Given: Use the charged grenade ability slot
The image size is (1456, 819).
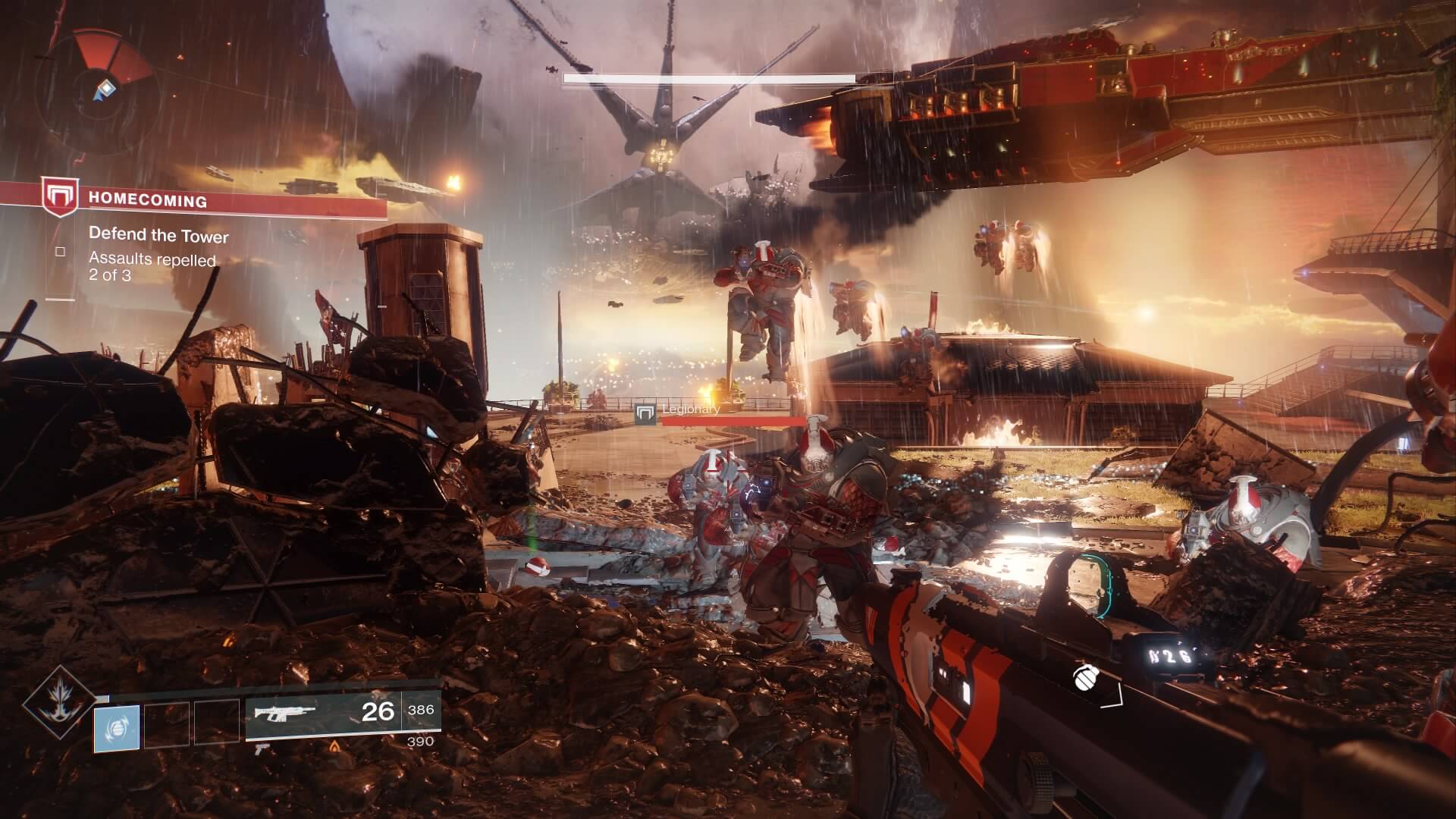Looking at the screenshot, I should [x=117, y=727].
